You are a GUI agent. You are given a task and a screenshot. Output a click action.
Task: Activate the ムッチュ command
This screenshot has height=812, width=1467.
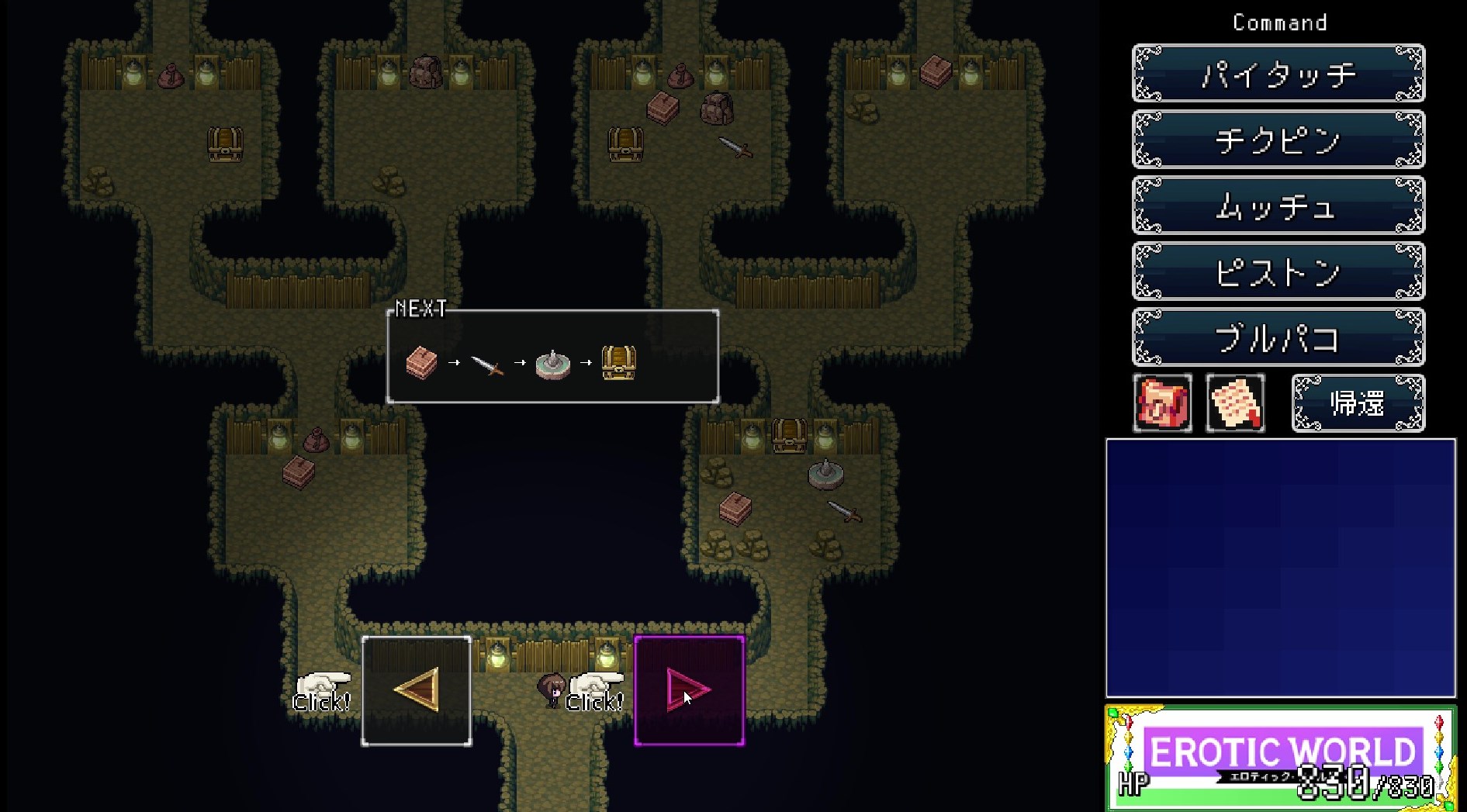click(1278, 206)
